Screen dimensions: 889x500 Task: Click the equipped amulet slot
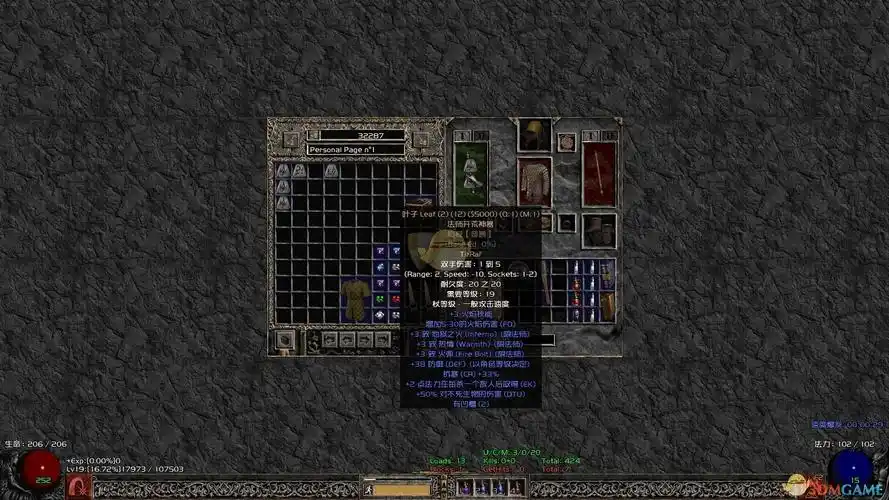567,142
